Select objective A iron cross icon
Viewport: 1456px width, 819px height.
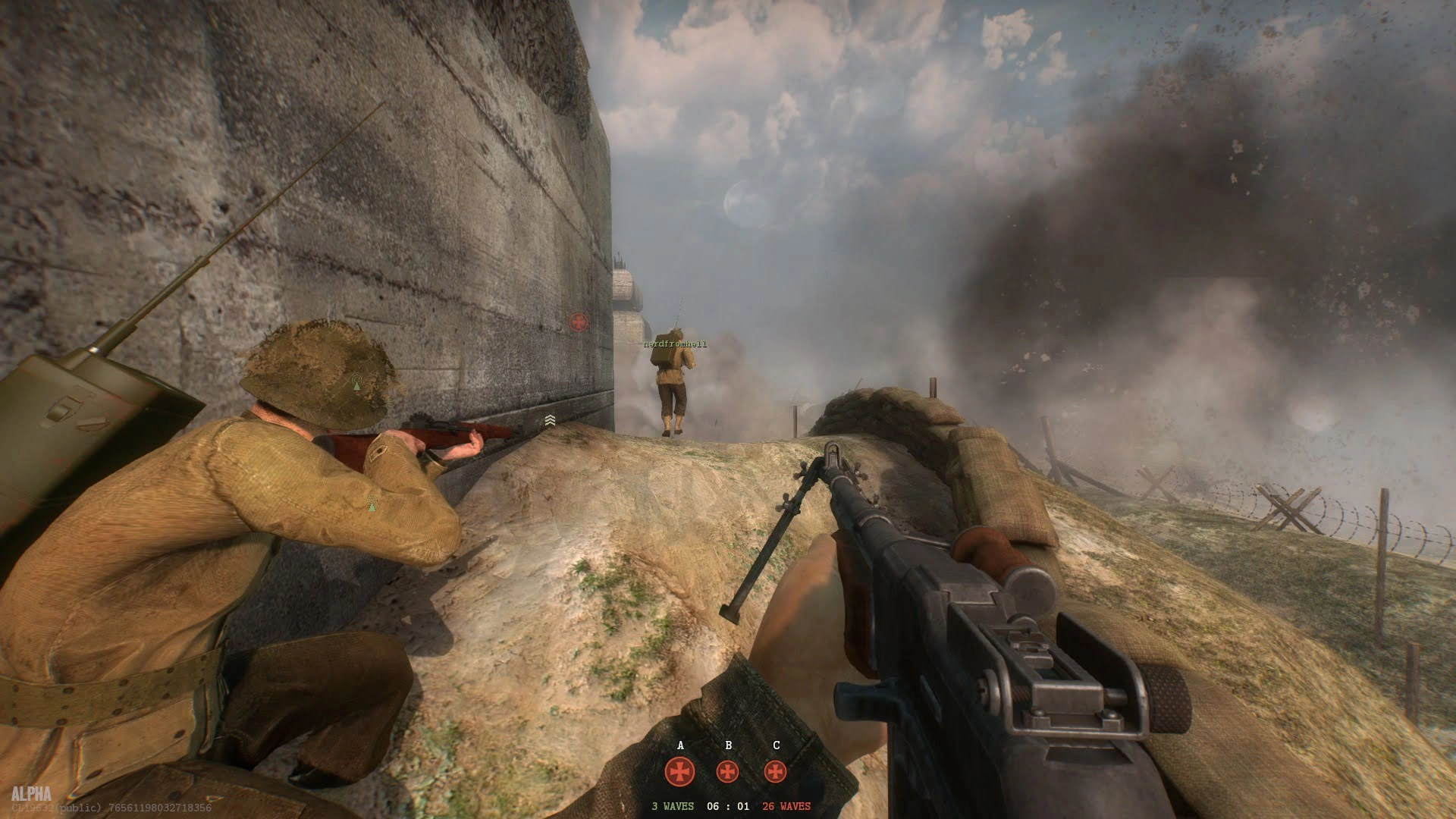(679, 772)
